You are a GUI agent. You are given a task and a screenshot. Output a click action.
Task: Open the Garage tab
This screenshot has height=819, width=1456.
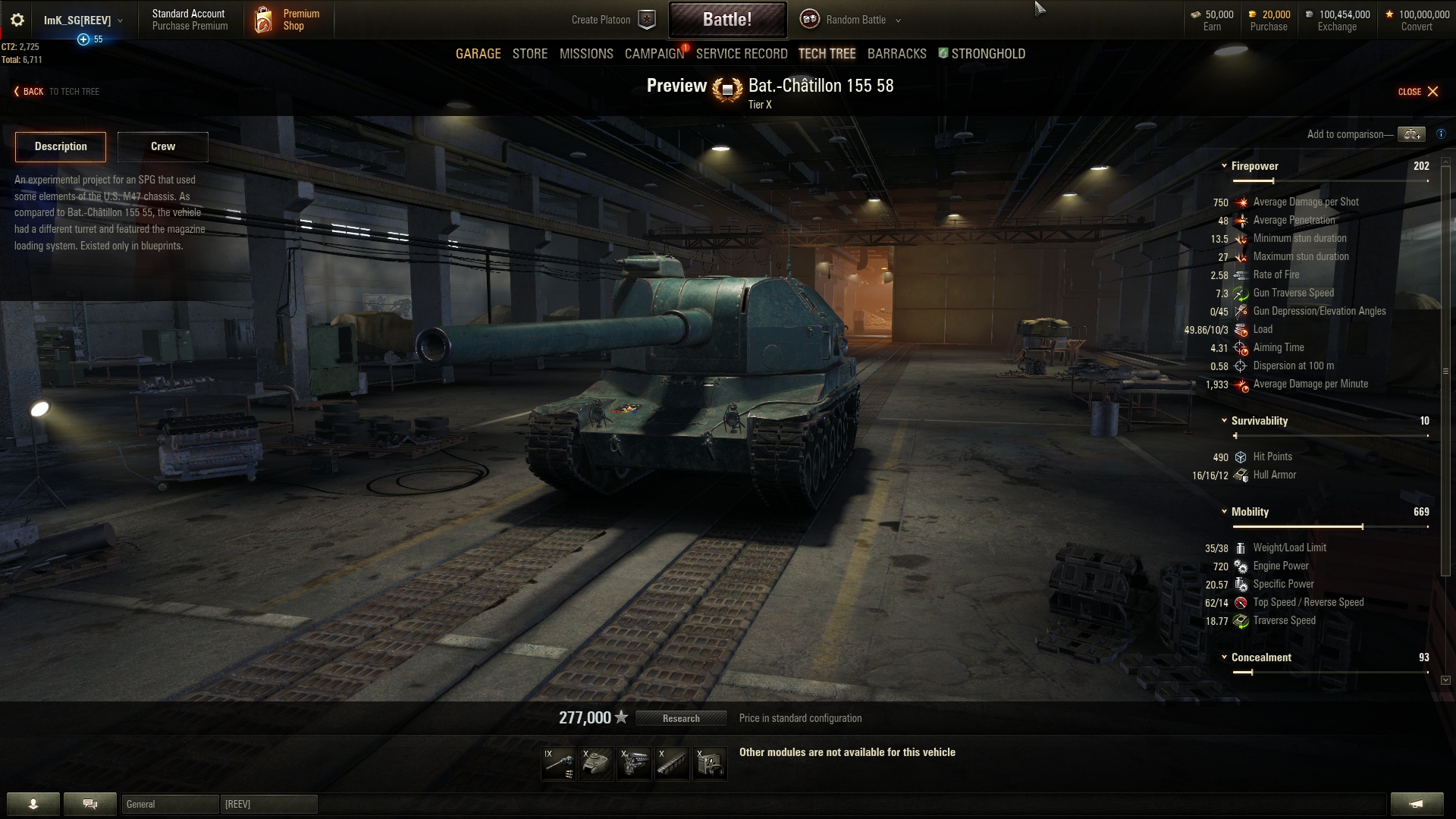(478, 54)
